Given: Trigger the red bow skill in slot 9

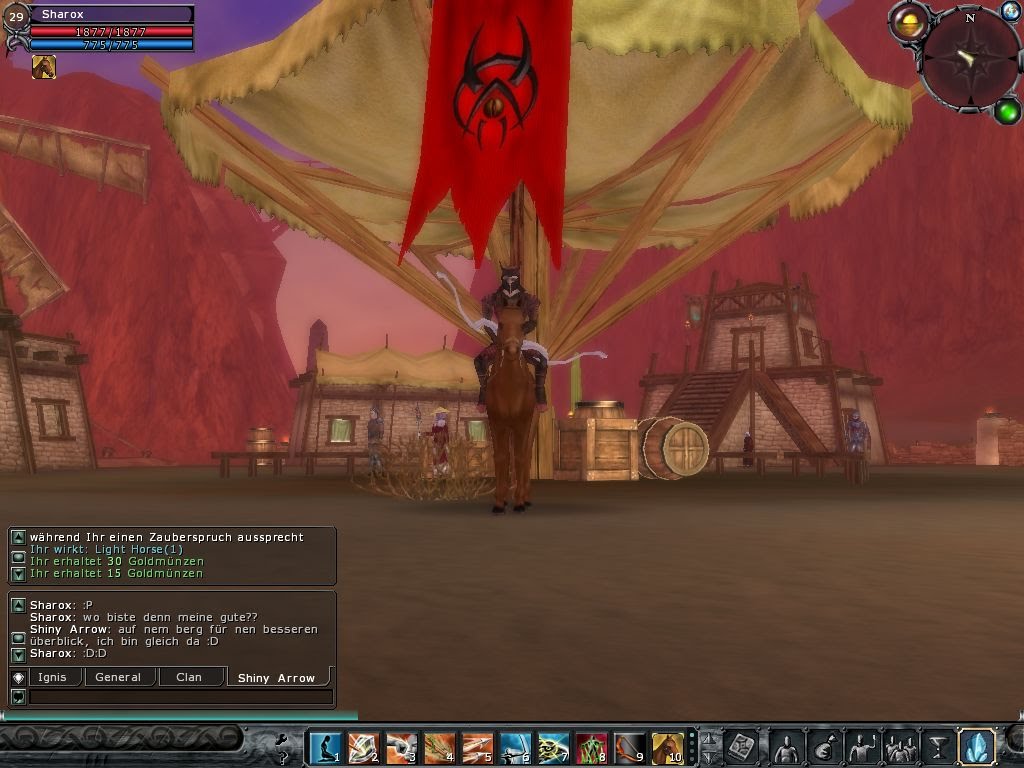Looking at the screenshot, I should 629,747.
